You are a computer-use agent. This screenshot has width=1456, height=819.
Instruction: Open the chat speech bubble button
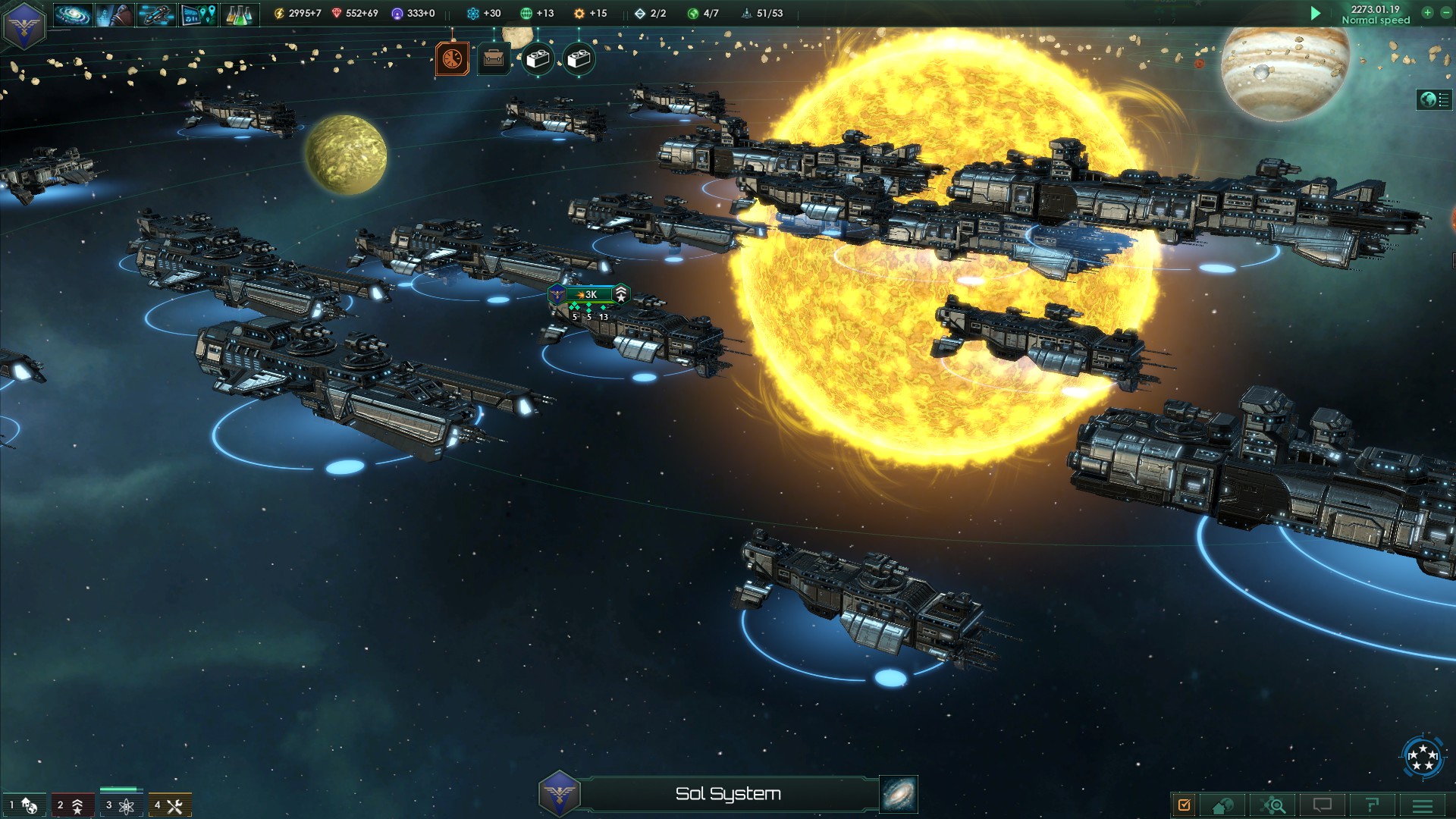[1323, 805]
